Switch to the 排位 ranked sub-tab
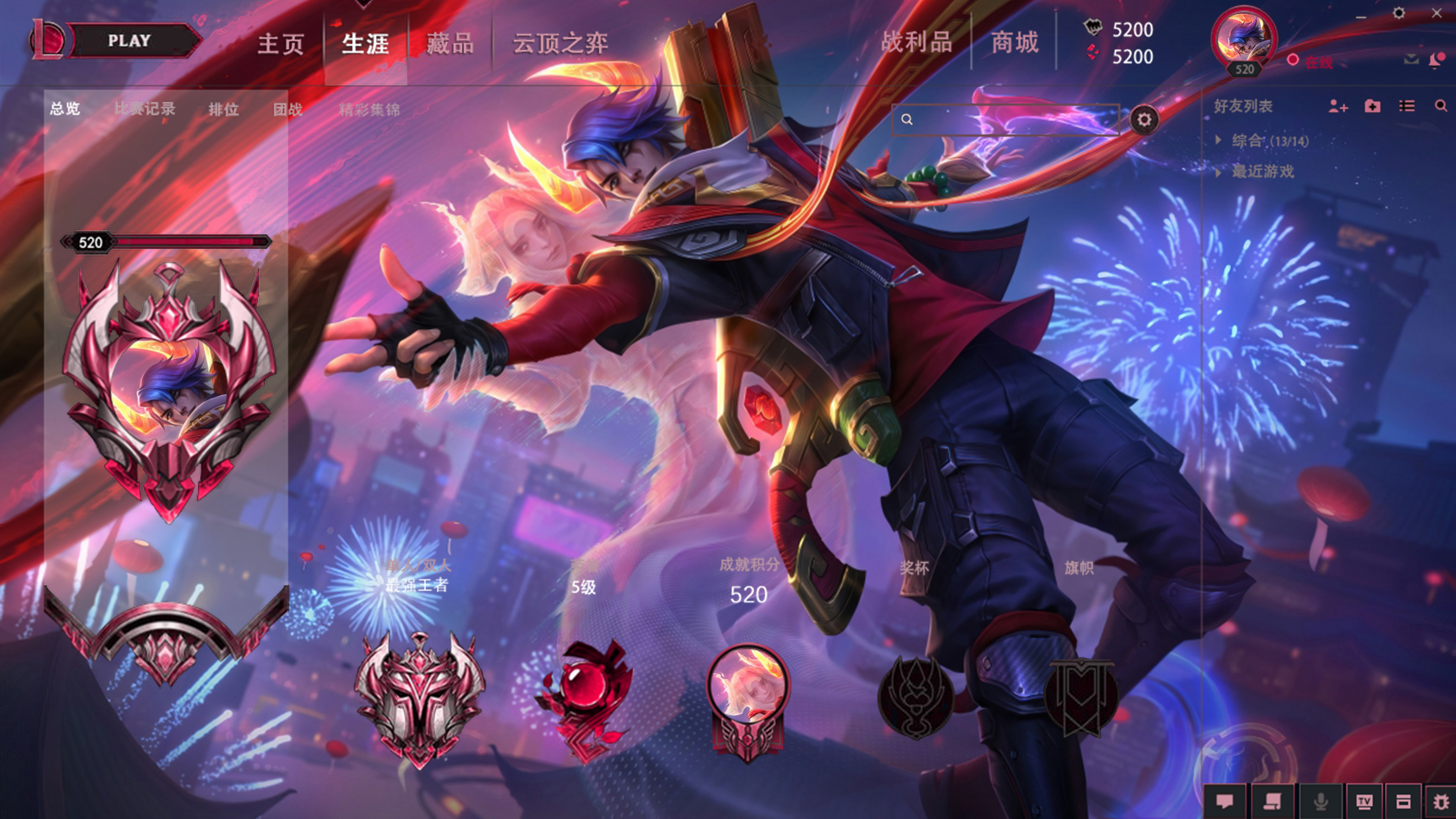The image size is (1456, 819). click(x=223, y=109)
